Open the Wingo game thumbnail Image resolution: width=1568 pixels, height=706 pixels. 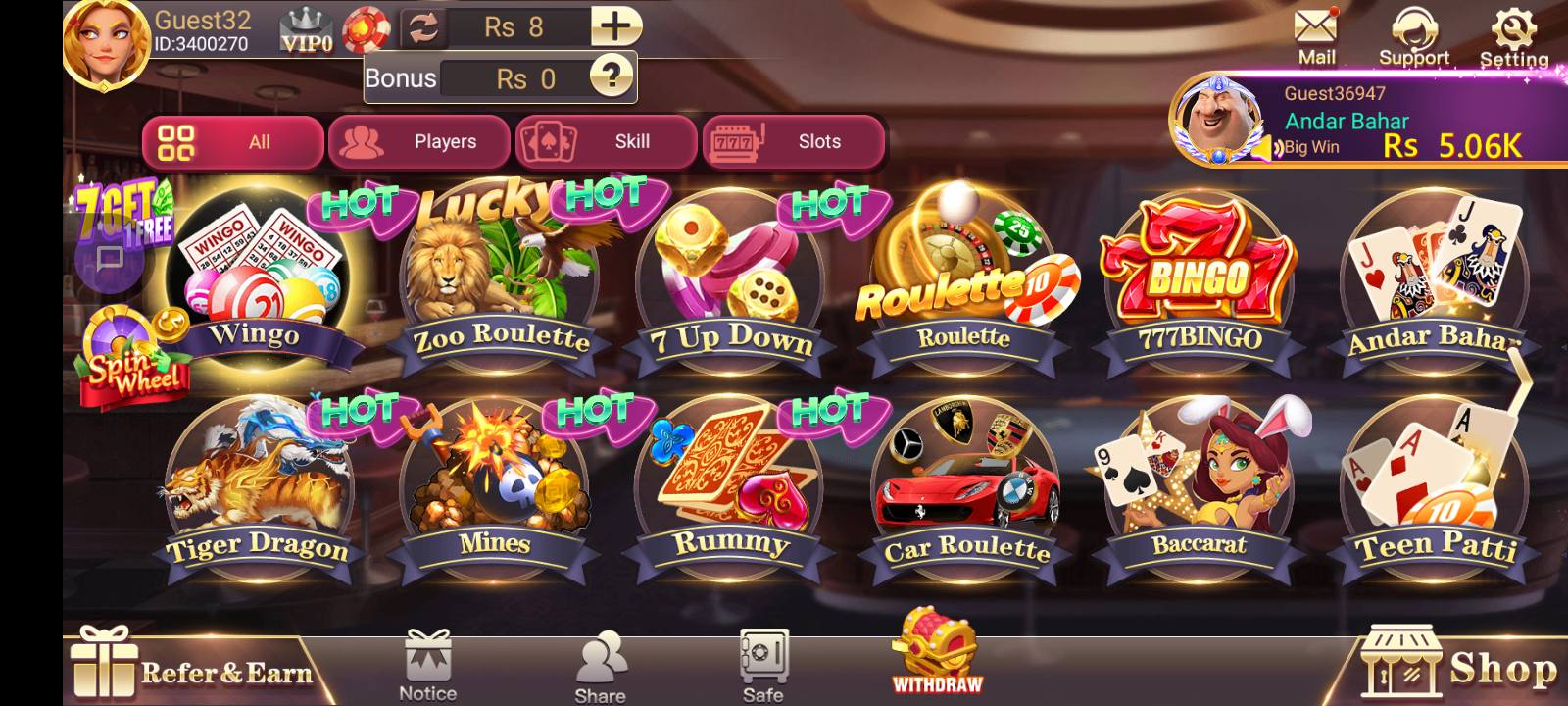pyautogui.click(x=253, y=275)
